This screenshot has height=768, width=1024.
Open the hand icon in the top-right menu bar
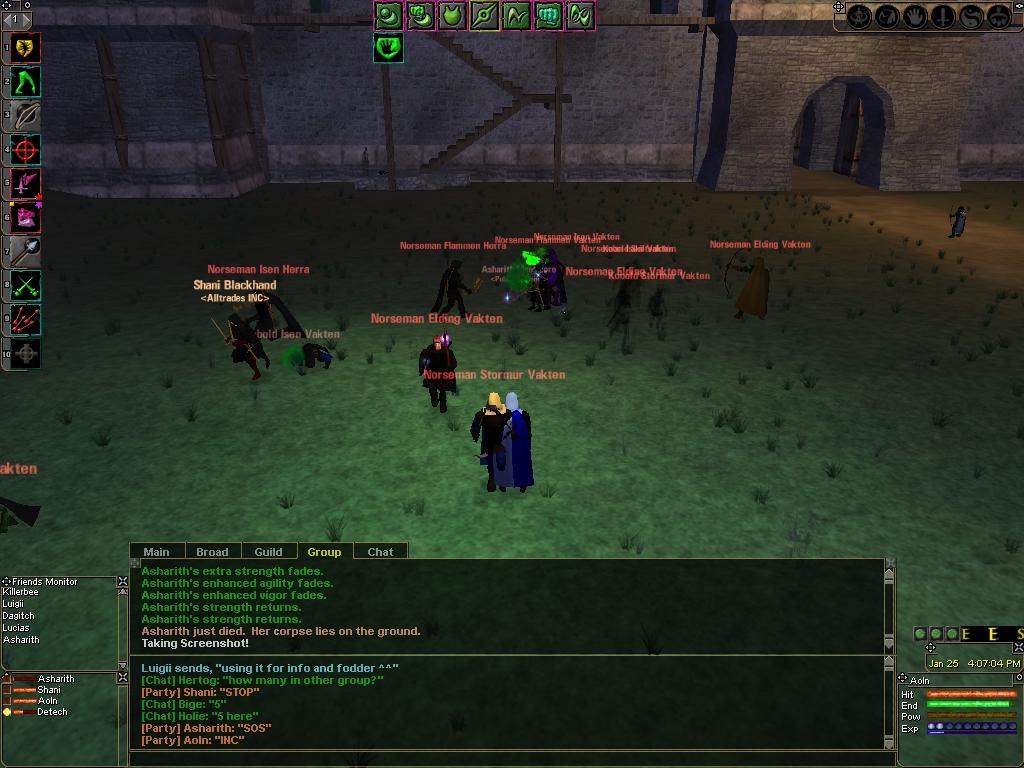[x=915, y=17]
